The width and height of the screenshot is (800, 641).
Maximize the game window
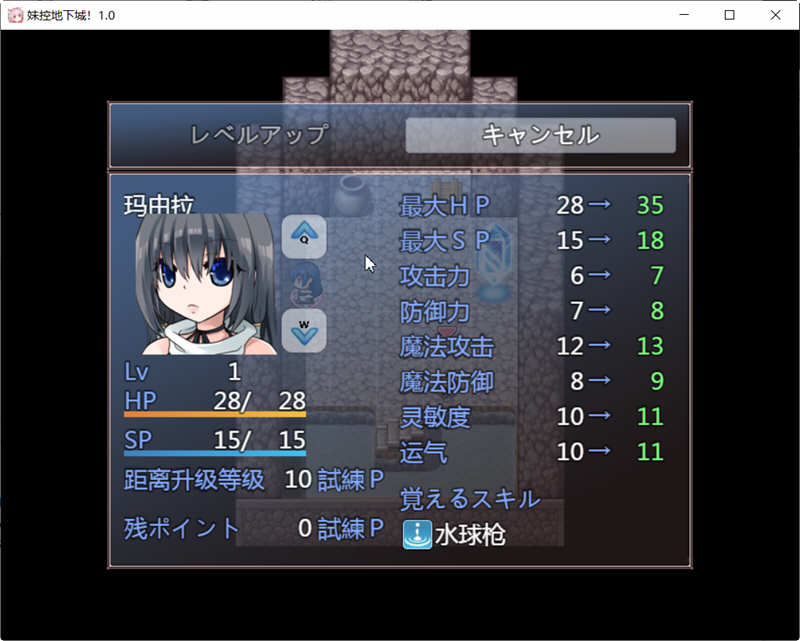pyautogui.click(x=730, y=15)
